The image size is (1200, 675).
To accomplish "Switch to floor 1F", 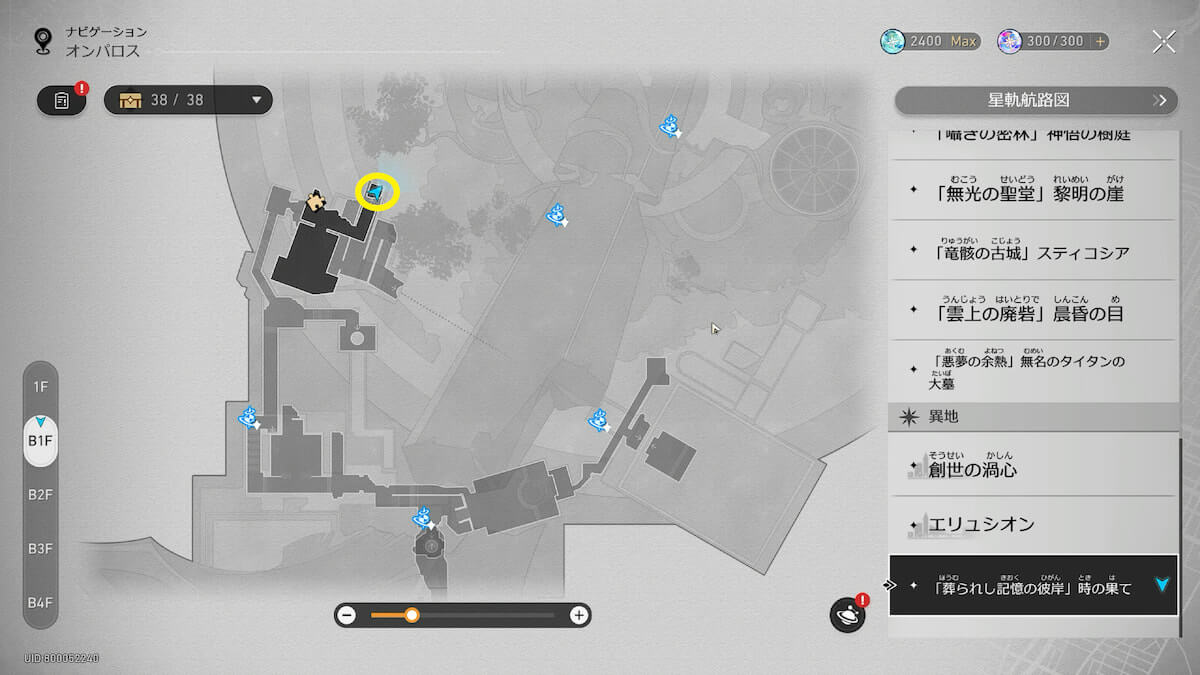I will [x=41, y=386].
